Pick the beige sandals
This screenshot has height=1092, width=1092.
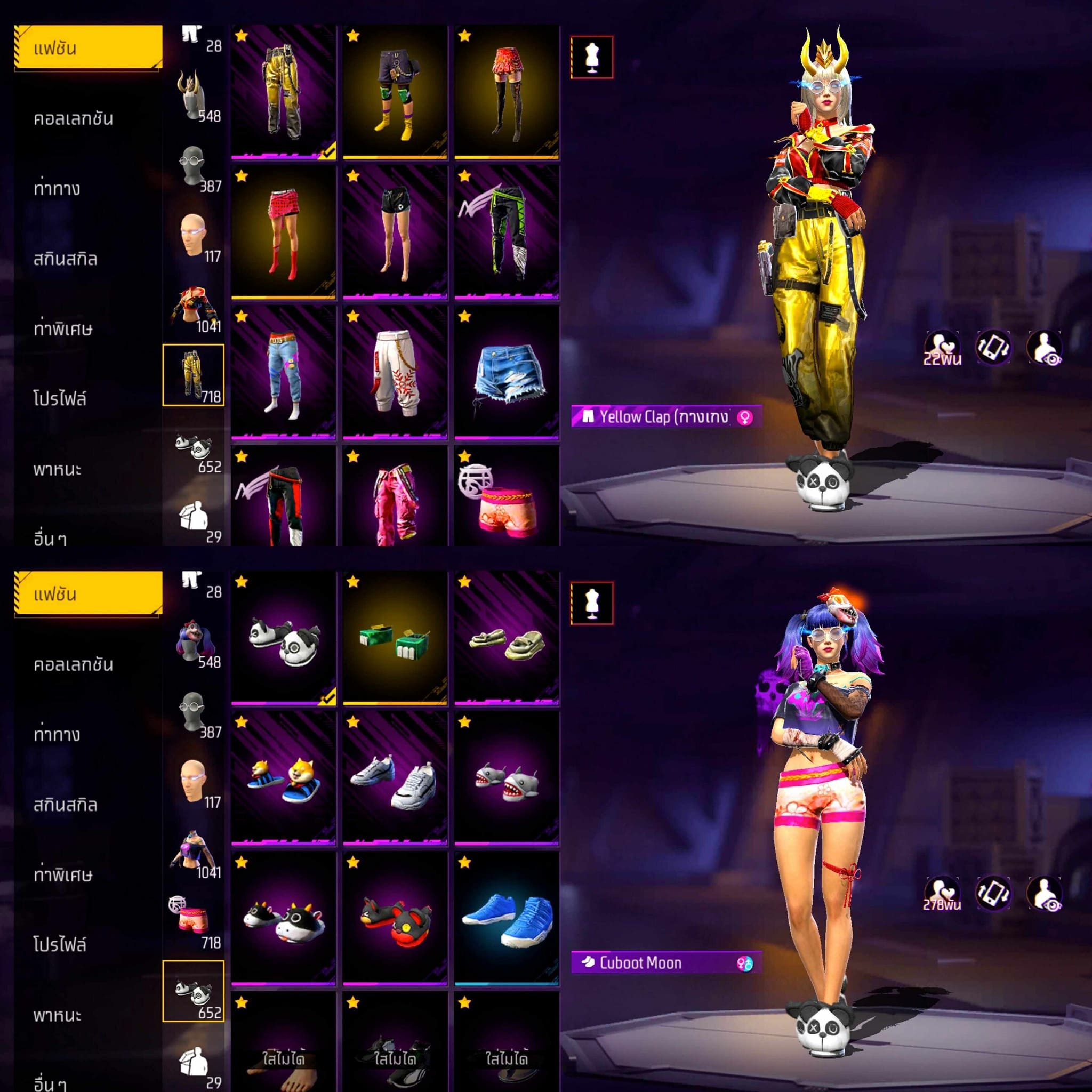click(507, 639)
